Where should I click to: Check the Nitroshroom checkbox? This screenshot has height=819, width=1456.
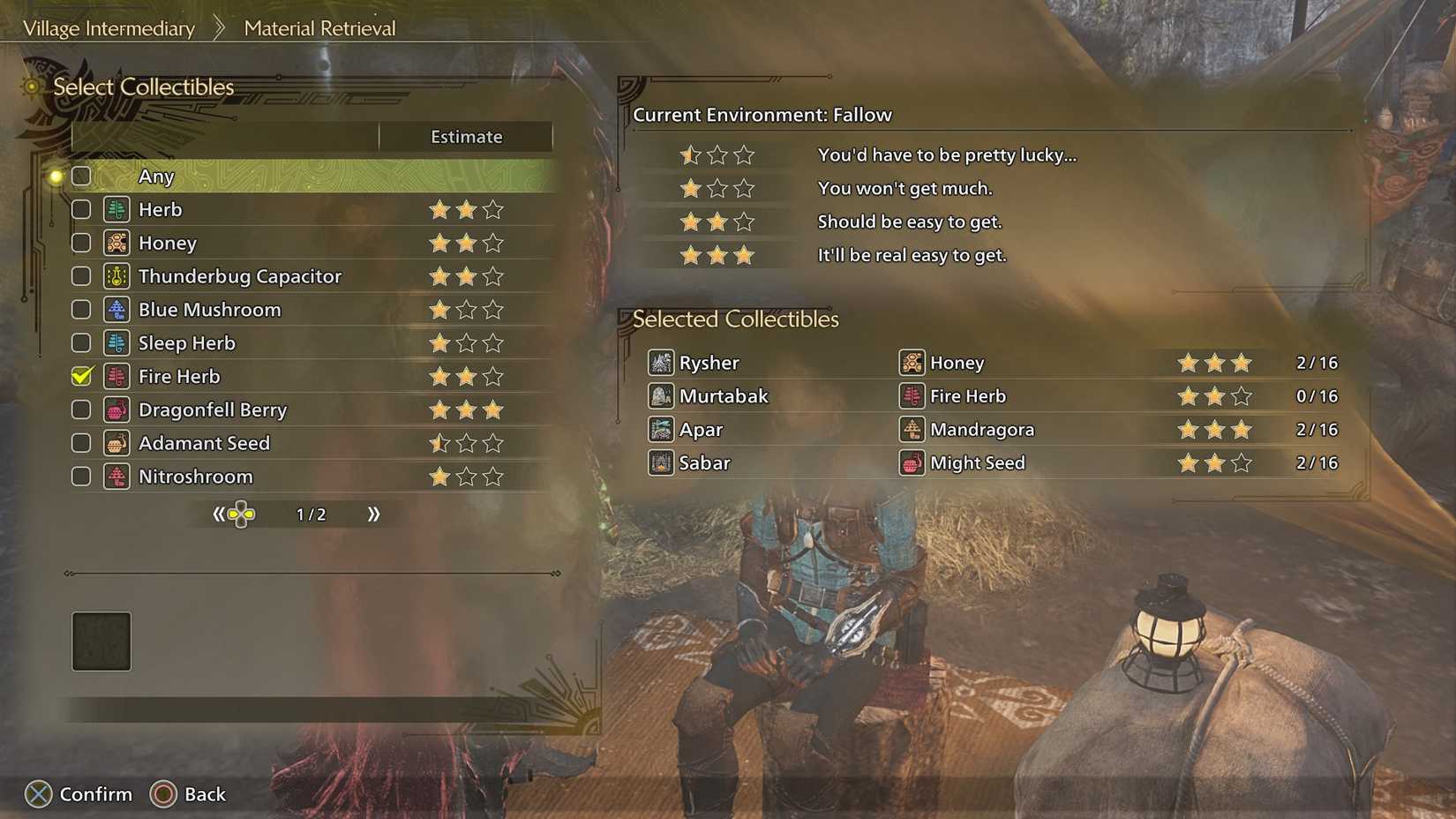pyautogui.click(x=80, y=477)
